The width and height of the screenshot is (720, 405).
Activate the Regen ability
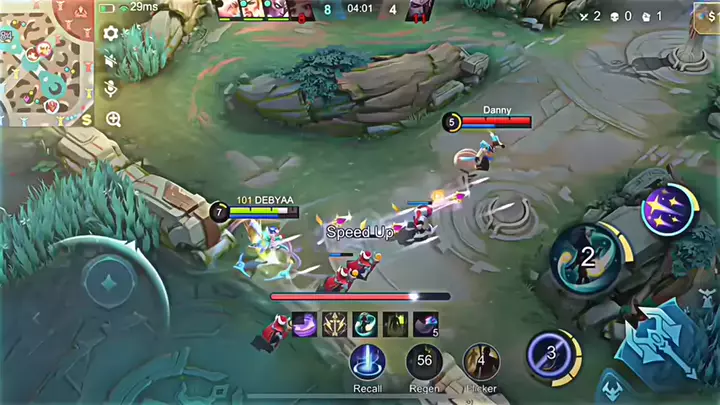tap(424, 362)
